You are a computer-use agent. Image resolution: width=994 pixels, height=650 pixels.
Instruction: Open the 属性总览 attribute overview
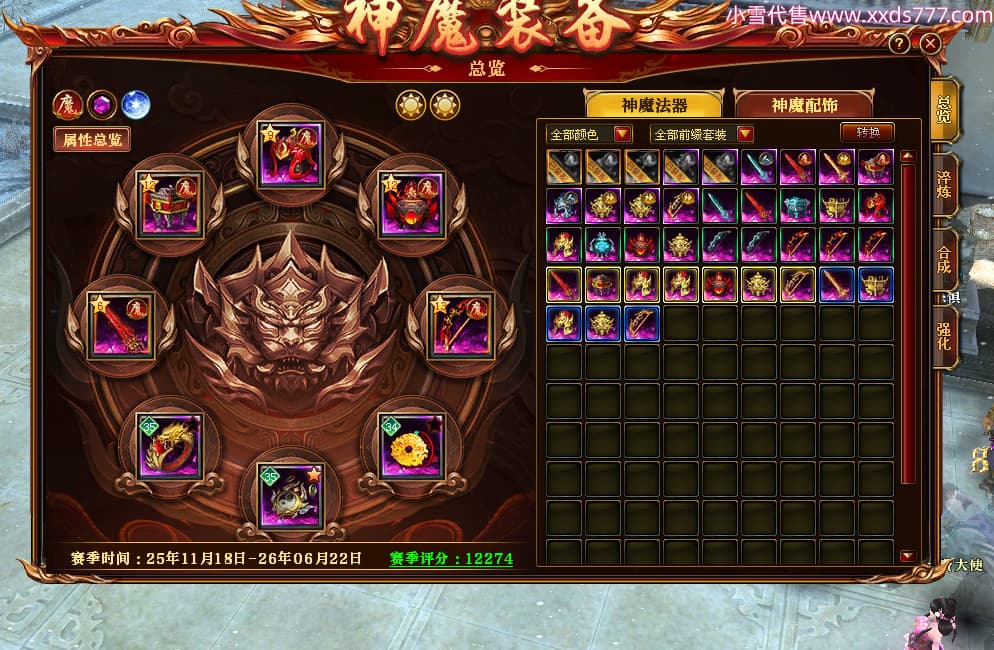[92, 140]
